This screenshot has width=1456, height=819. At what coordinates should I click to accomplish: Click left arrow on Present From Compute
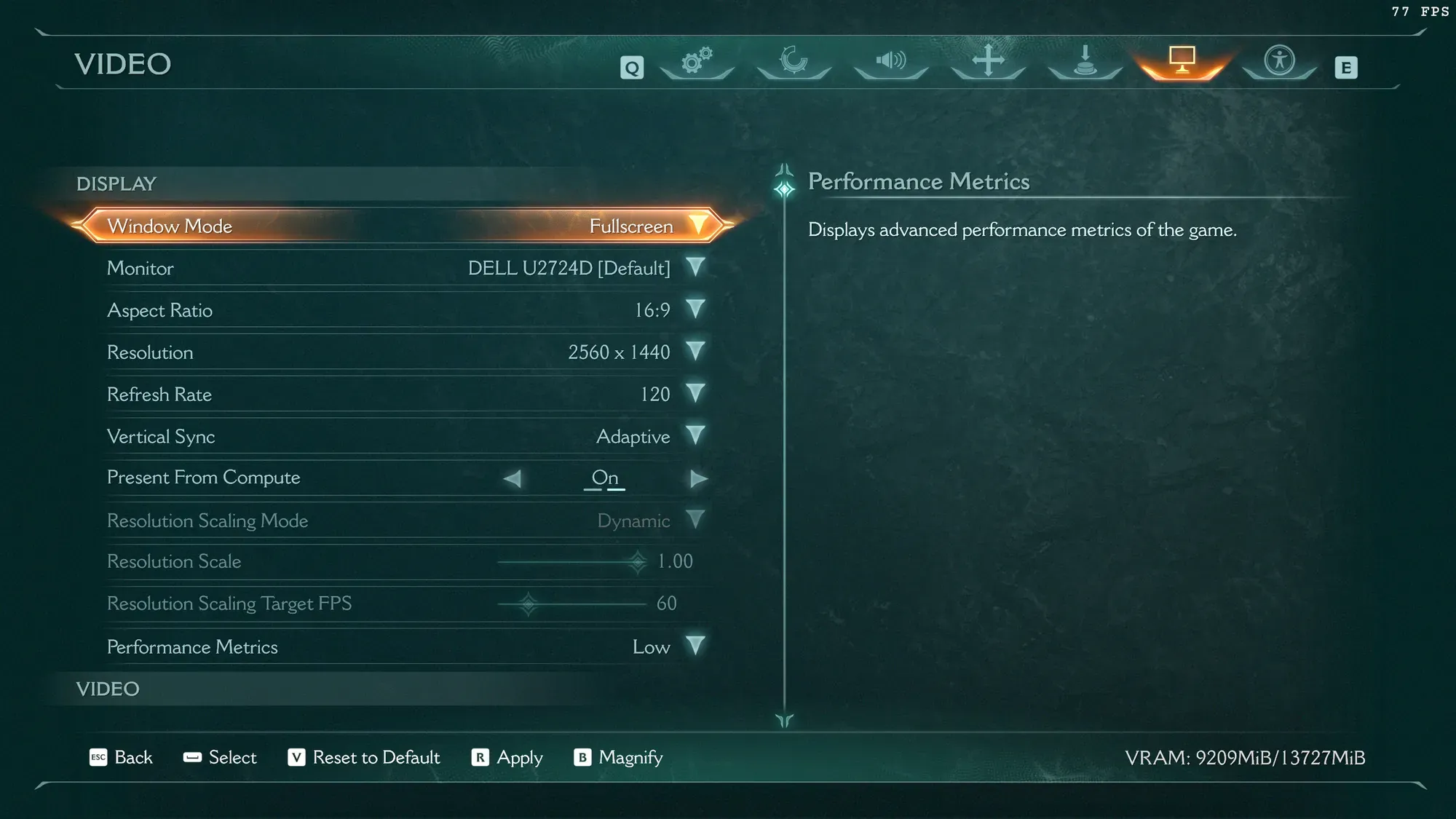click(x=513, y=478)
